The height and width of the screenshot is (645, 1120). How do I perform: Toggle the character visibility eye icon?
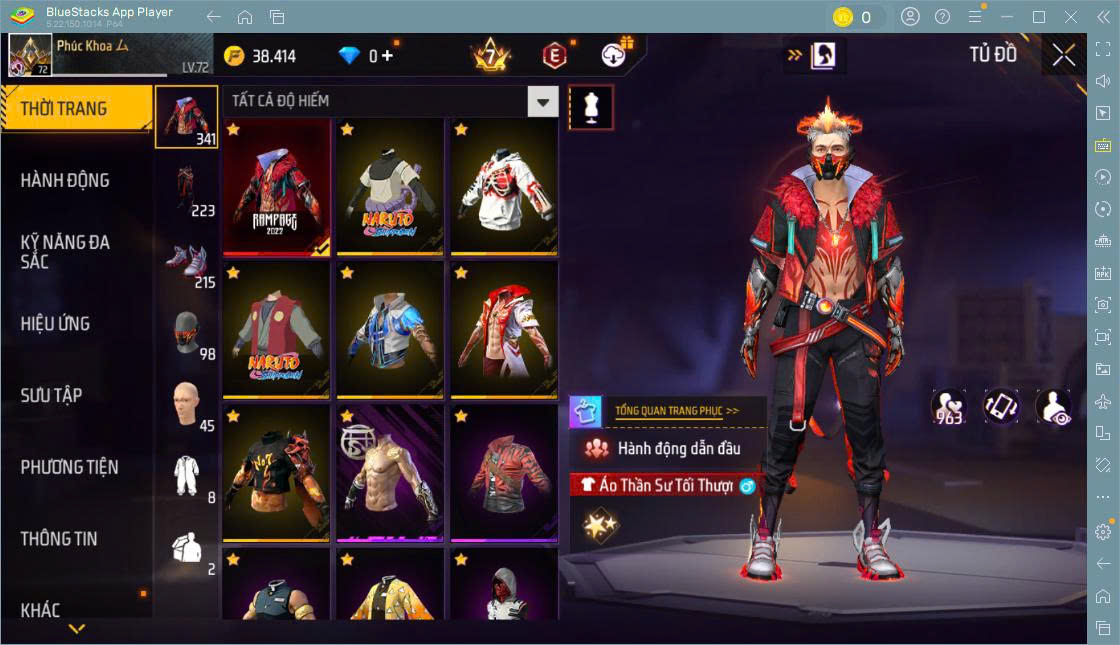1053,407
